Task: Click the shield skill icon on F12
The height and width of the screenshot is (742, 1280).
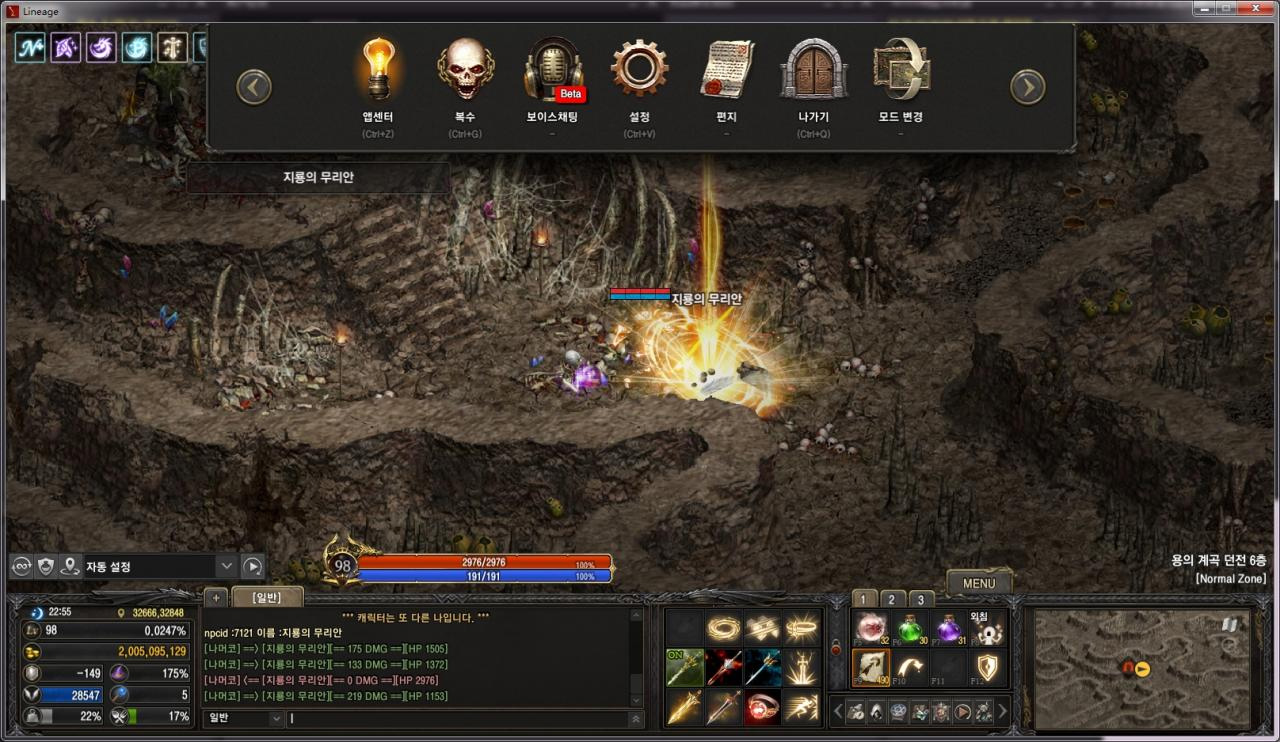Action: (x=987, y=667)
